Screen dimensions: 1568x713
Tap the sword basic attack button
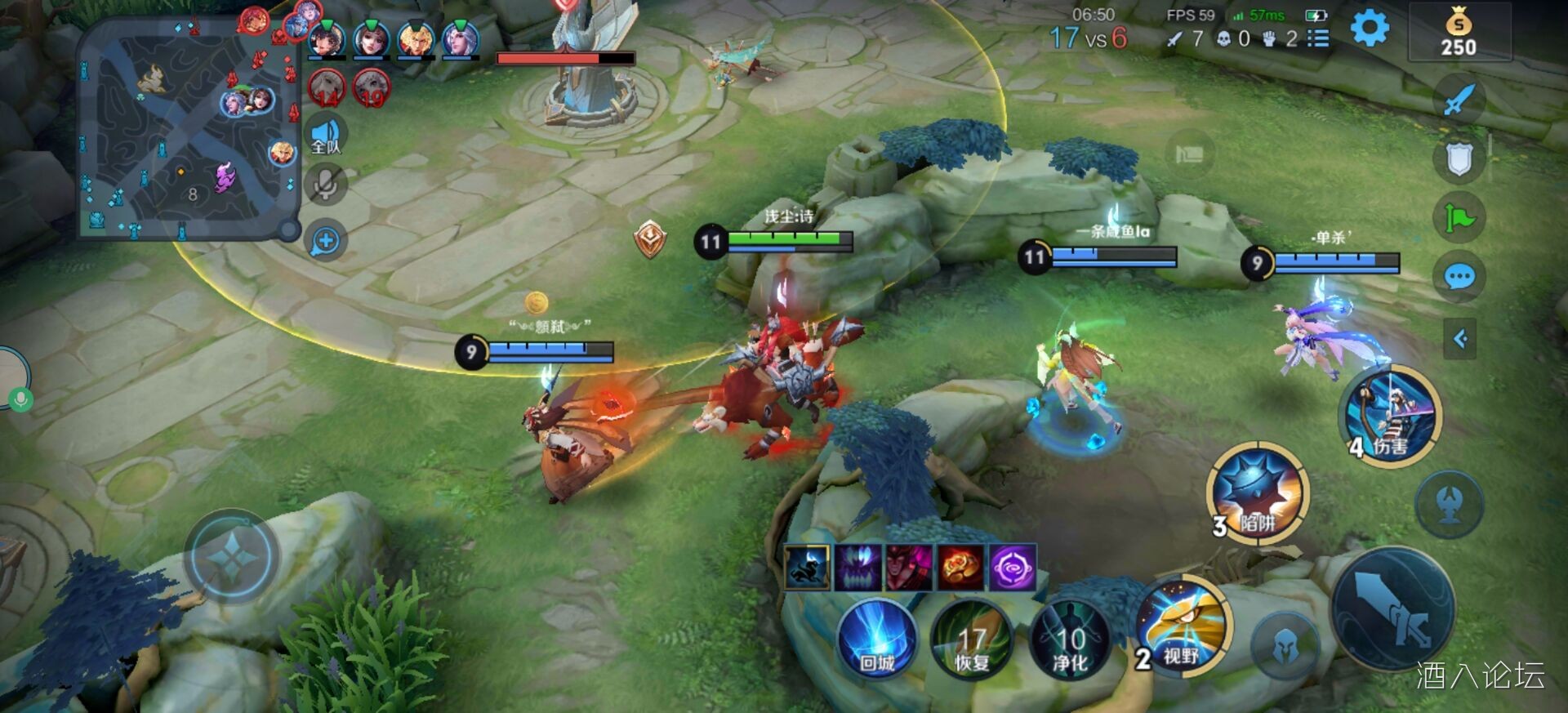click(x=1393, y=609)
